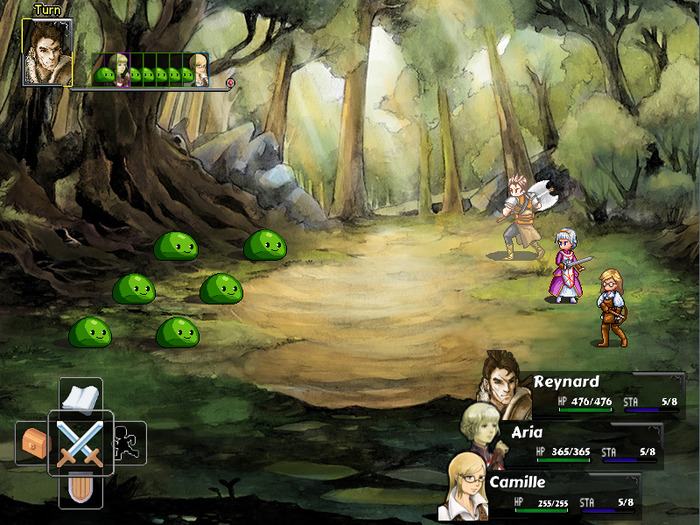The width and height of the screenshot is (700, 525).
Task: Select the running figure flee command
Action: pos(128,443)
